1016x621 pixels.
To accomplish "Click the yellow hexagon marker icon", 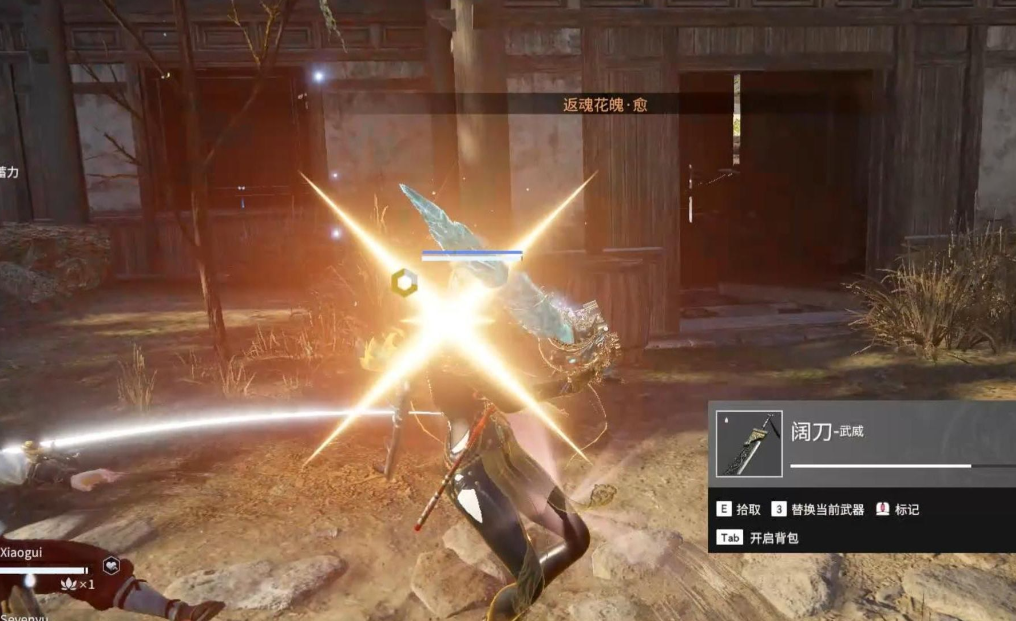I will [x=404, y=281].
